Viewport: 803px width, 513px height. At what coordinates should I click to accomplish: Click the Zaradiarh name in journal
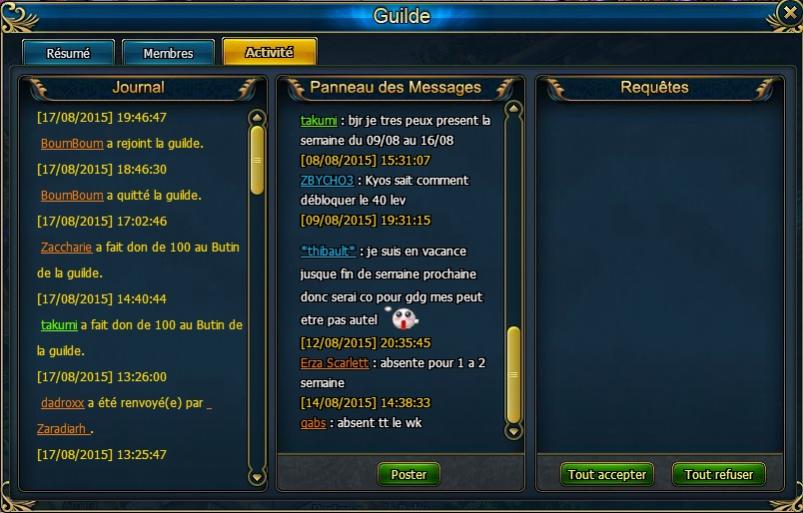tap(65, 429)
